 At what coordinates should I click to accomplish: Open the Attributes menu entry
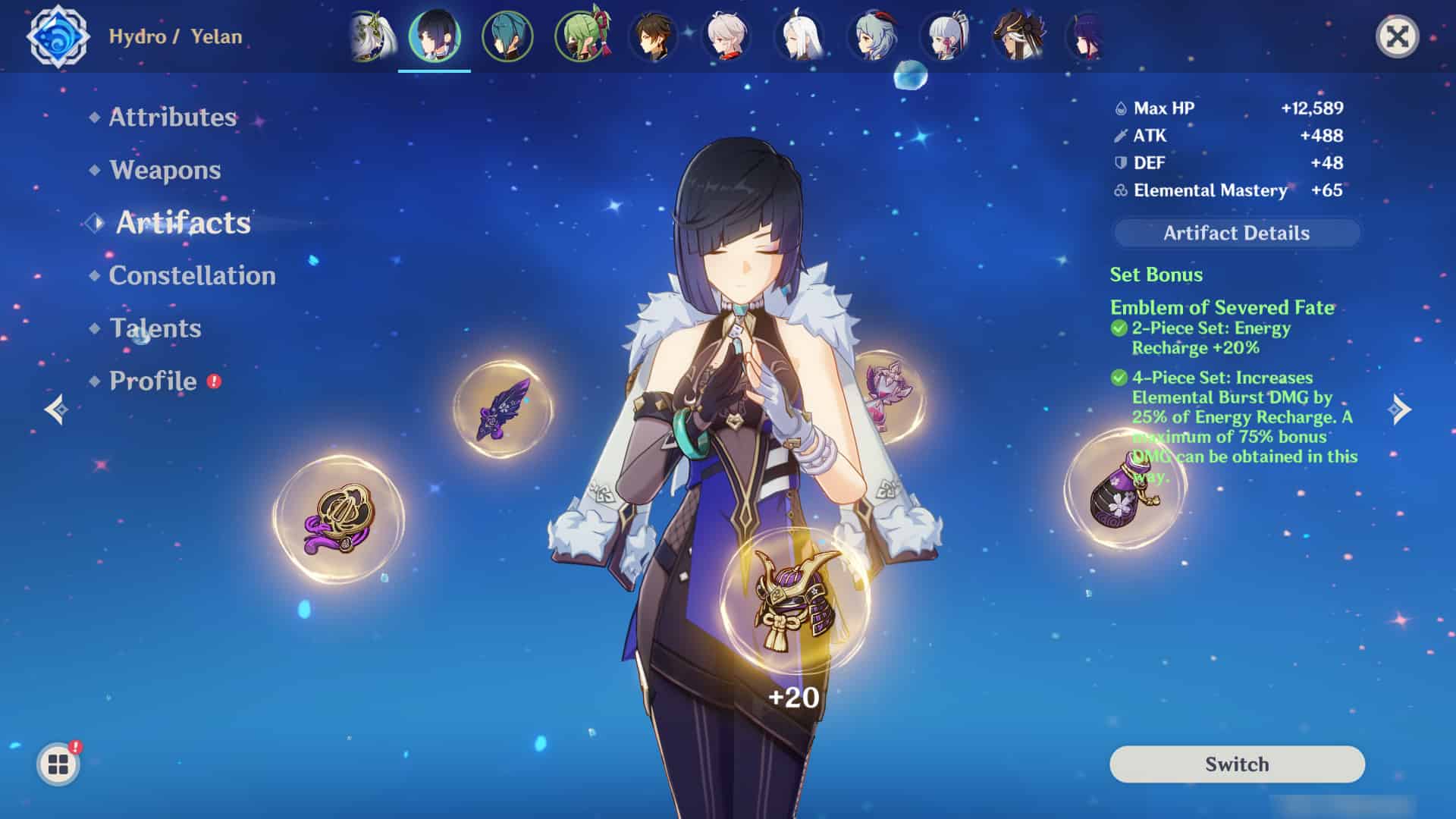point(172,117)
